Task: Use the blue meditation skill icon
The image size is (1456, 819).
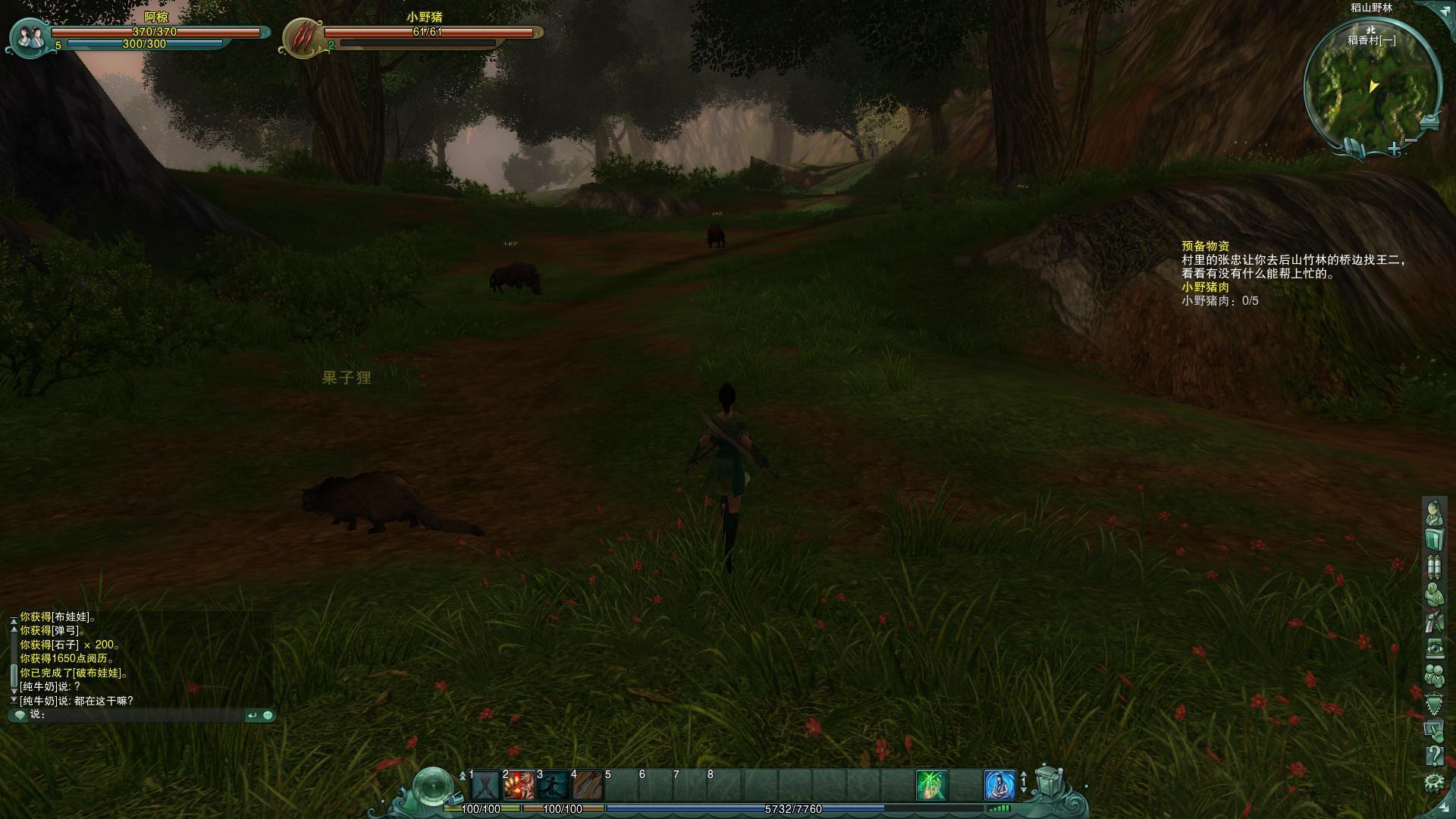Action: tap(999, 786)
